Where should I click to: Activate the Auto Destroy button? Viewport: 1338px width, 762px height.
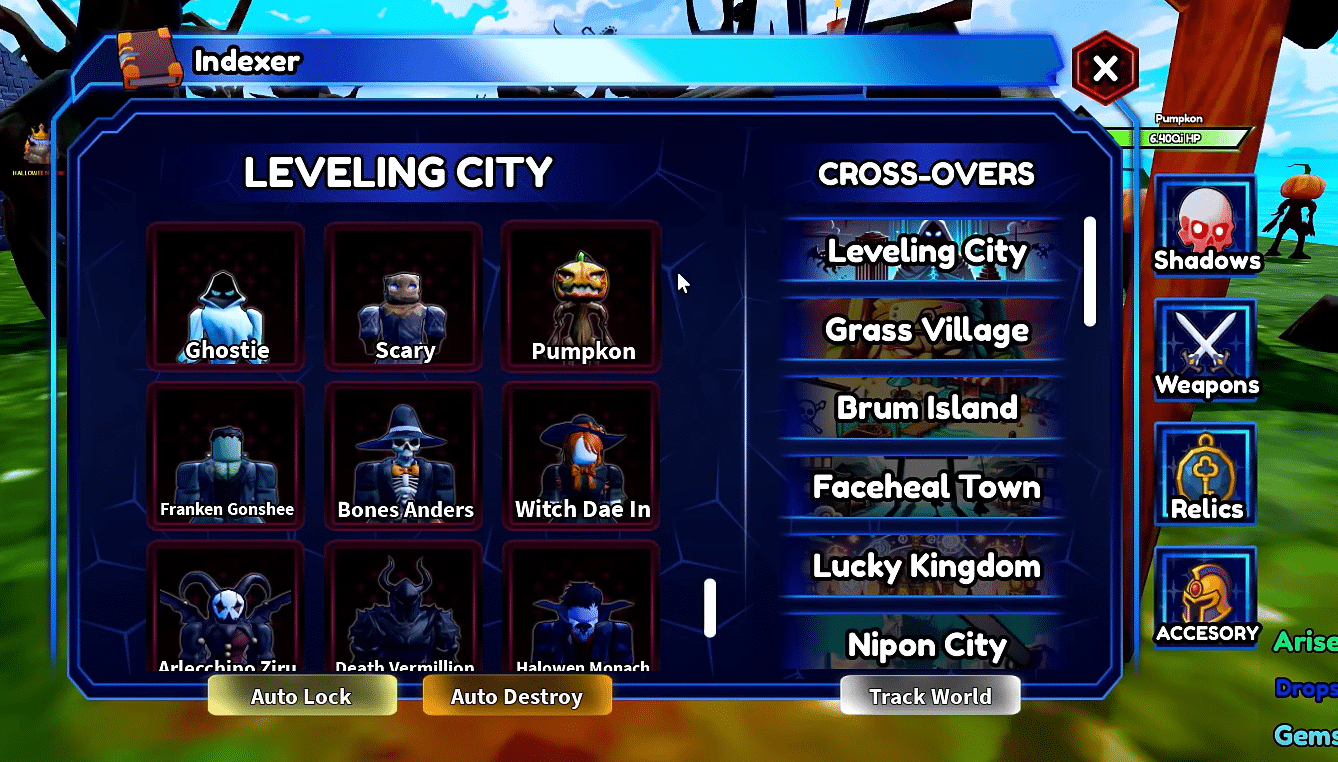pos(517,696)
